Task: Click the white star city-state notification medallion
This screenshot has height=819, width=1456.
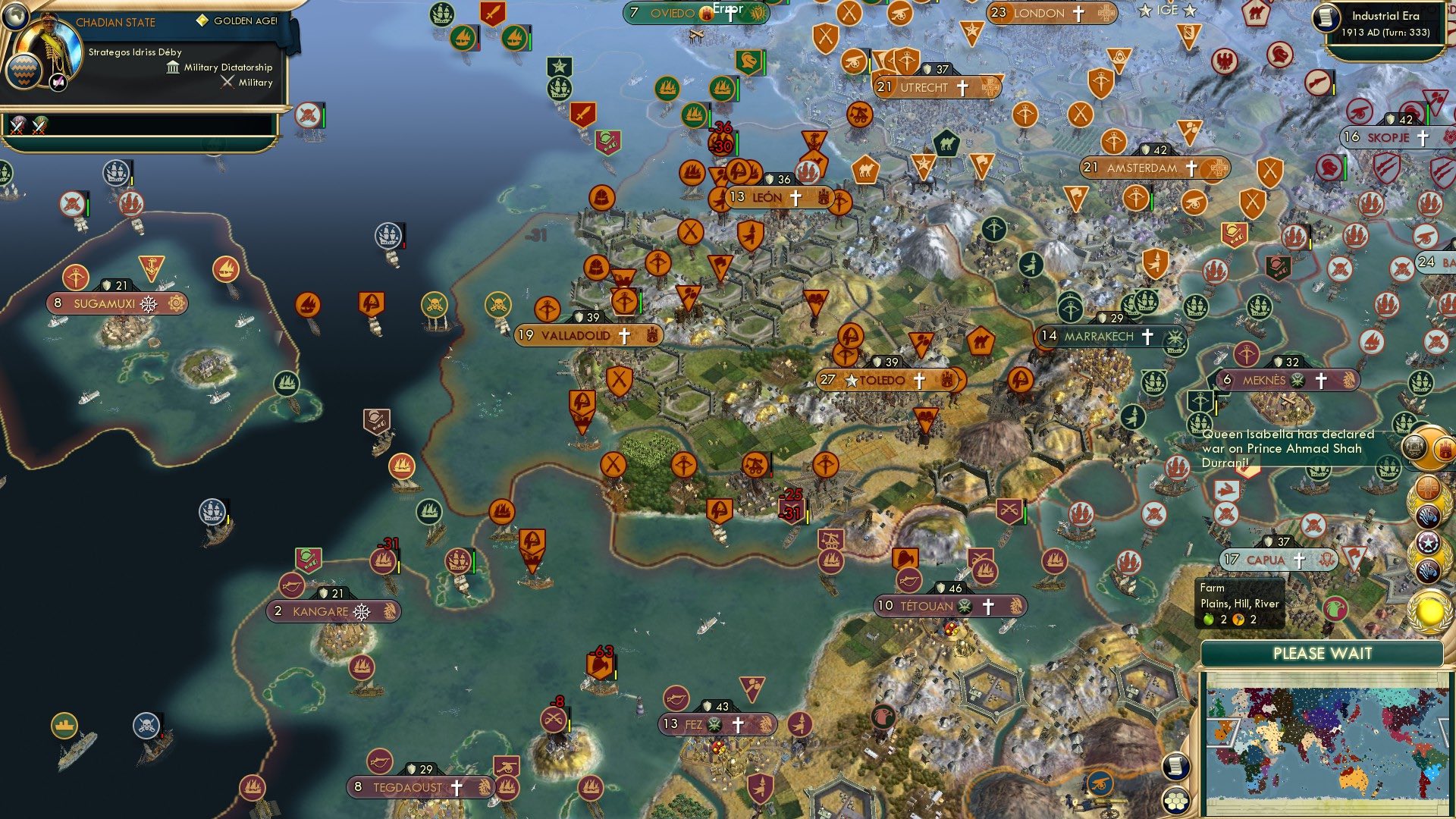Action: 1428,542
